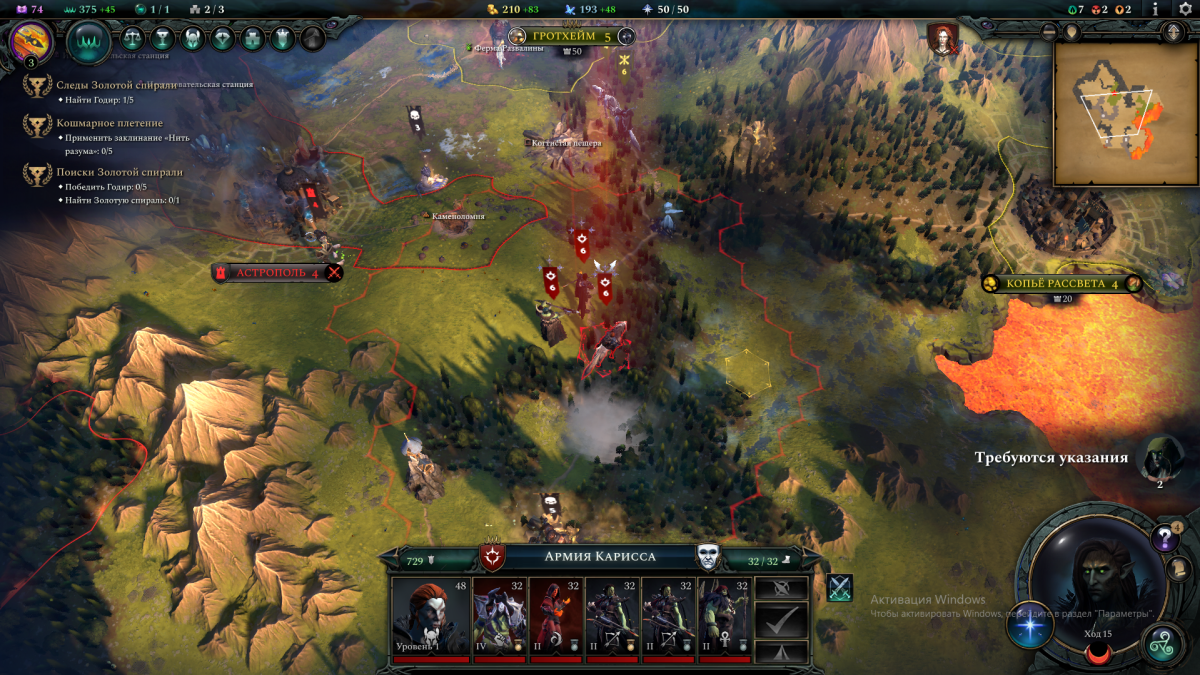Open the scales icon in the top bar
Screen dimensions: 1200x675
pyautogui.click(x=132, y=39)
